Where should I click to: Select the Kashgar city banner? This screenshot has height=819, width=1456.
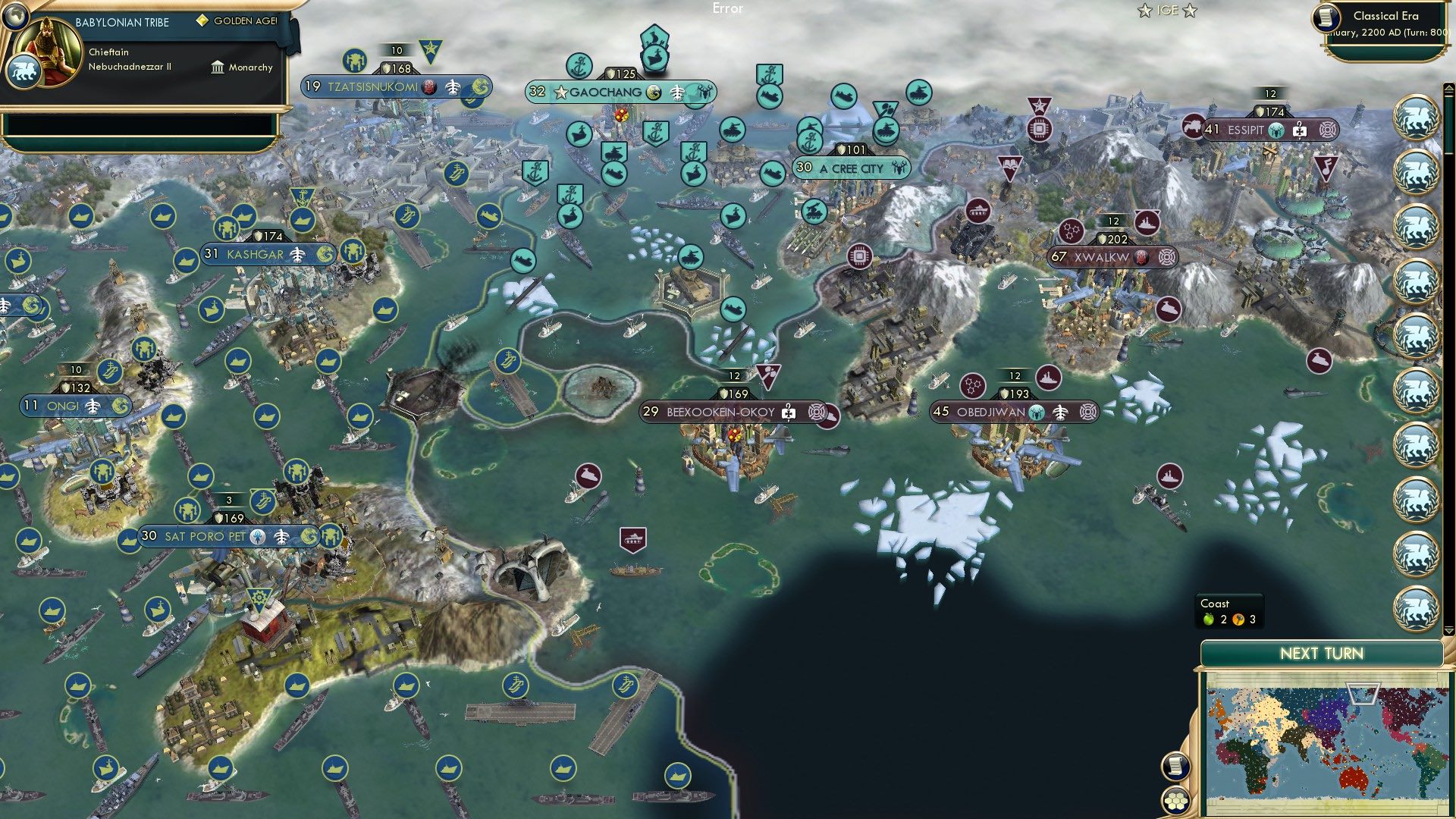[250, 254]
